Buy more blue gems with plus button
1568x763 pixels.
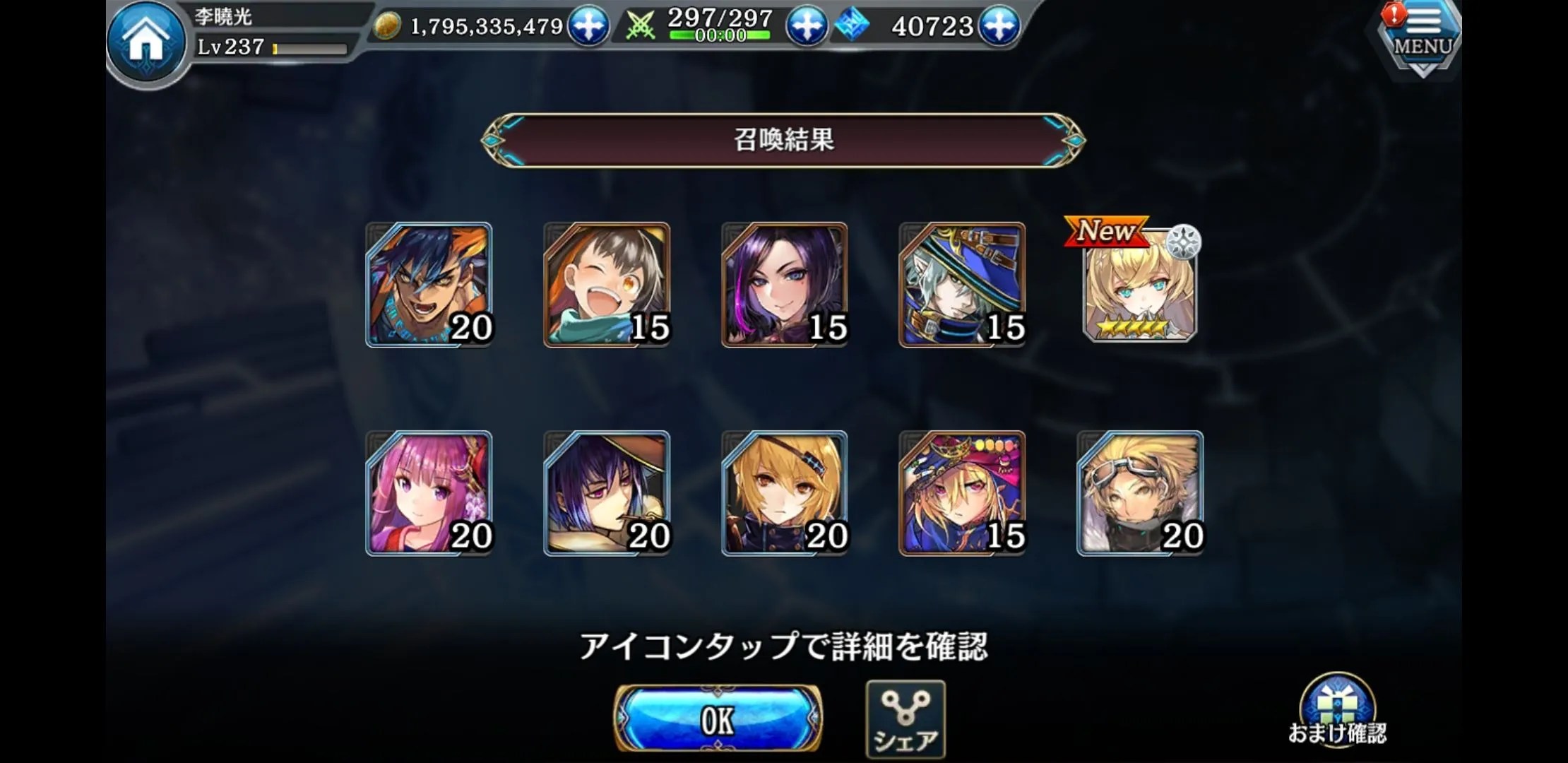point(999,26)
